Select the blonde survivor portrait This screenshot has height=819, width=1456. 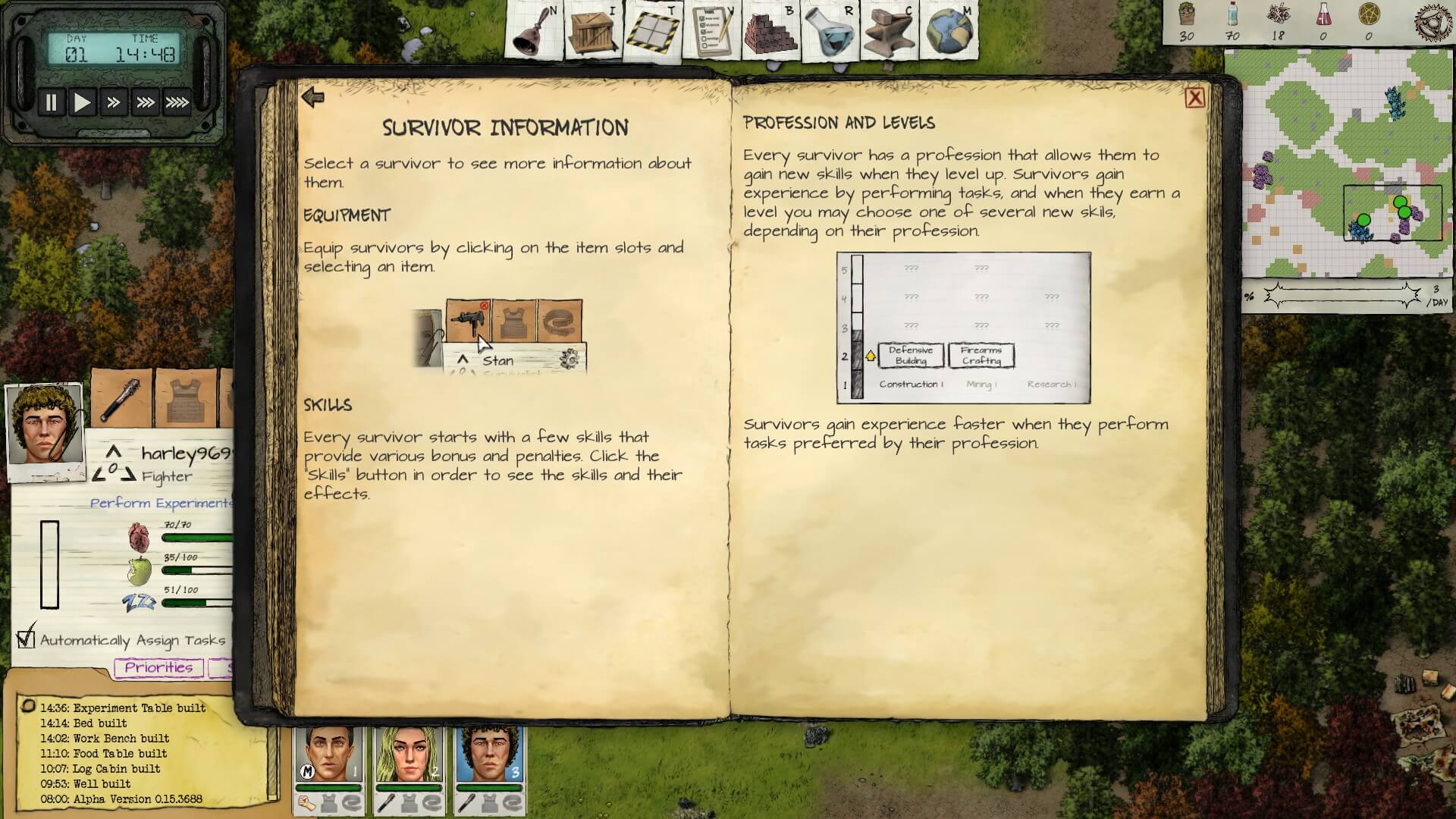pos(409,755)
